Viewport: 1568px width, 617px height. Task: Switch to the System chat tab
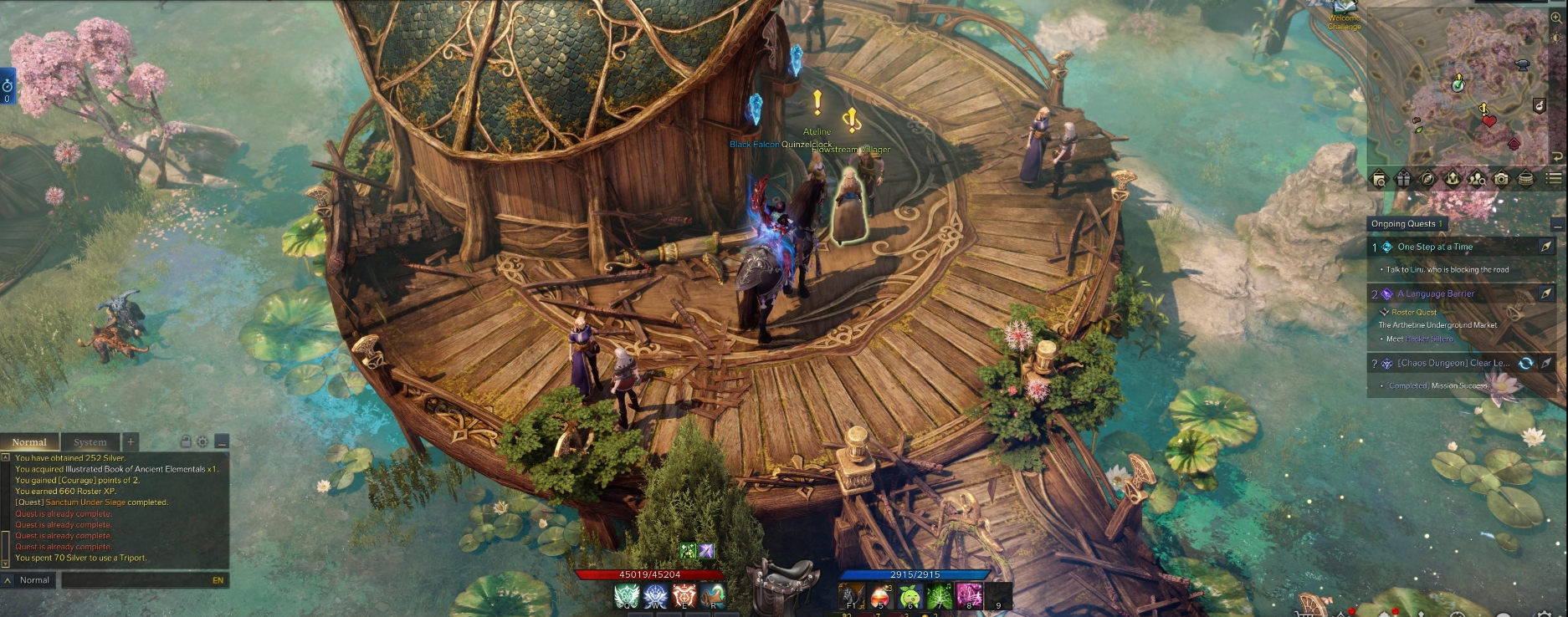90,442
